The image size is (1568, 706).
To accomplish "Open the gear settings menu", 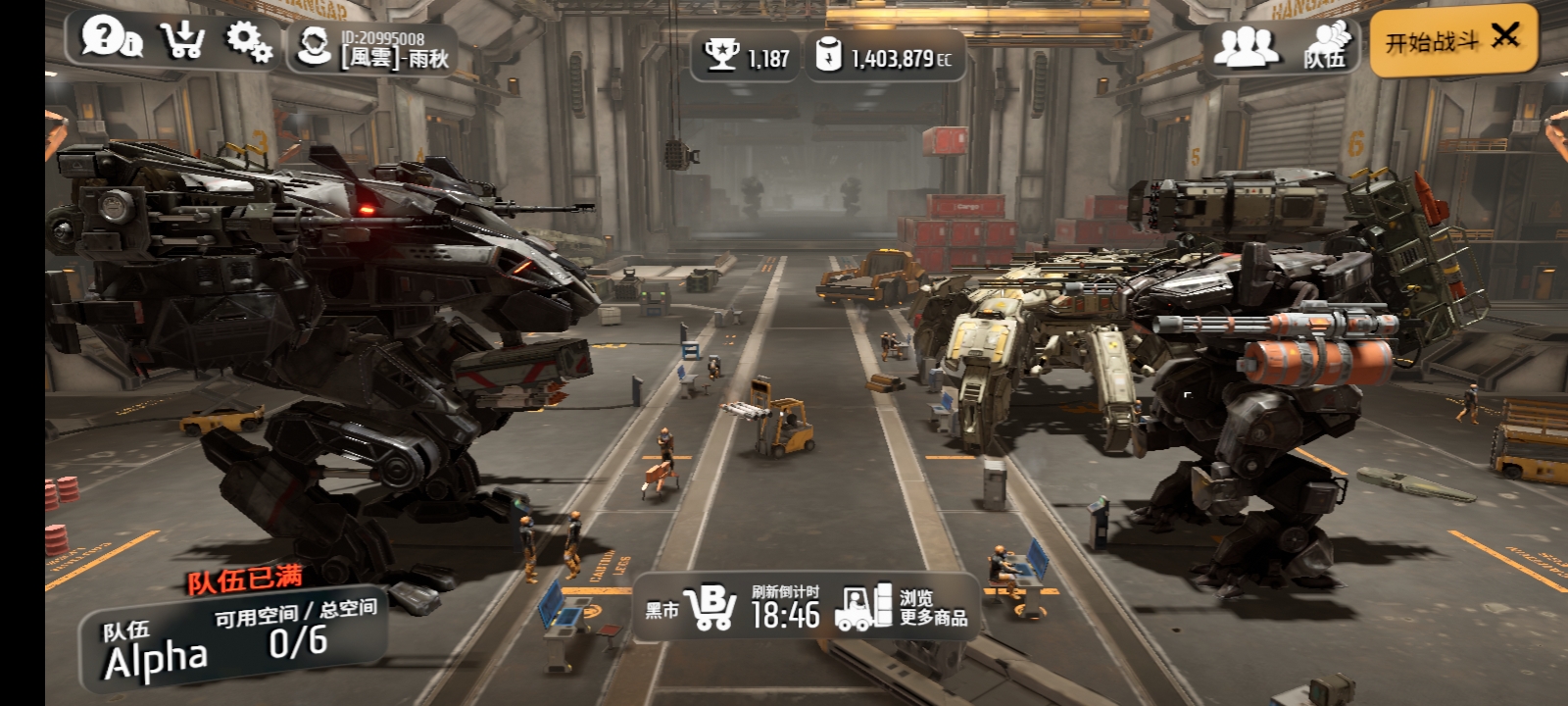I will pos(249,41).
